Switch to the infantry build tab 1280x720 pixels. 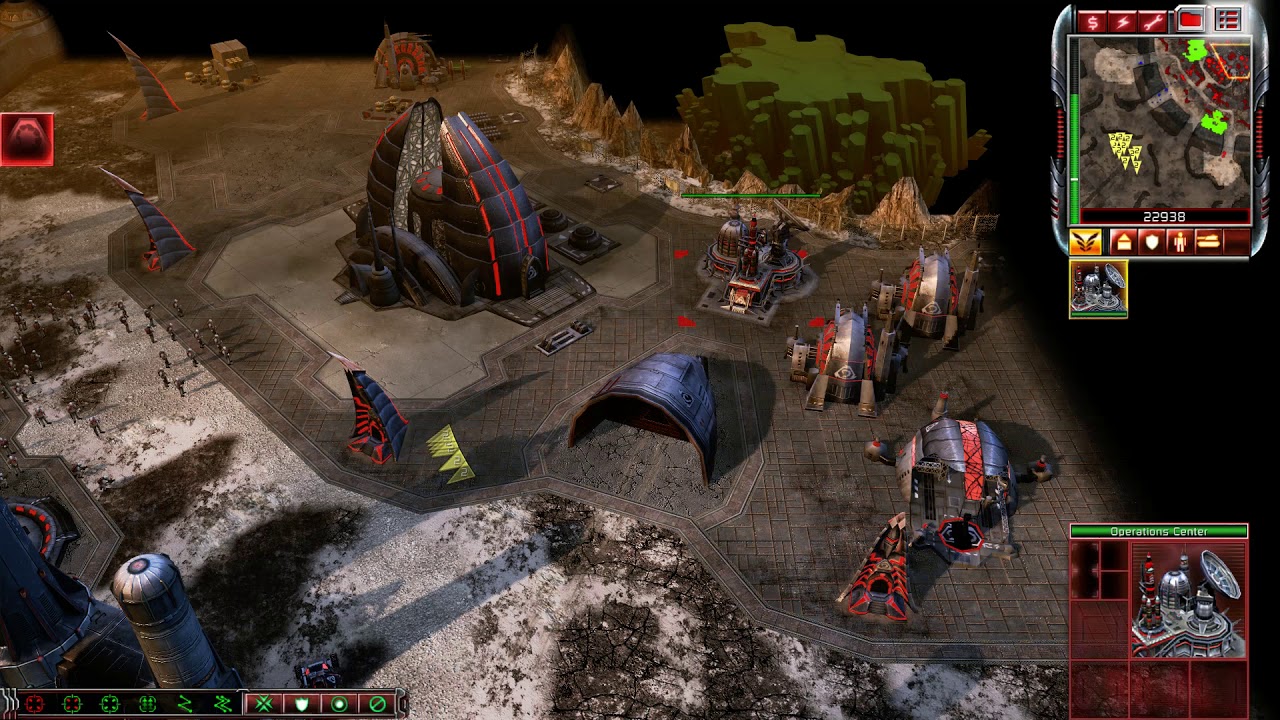click(x=1180, y=242)
